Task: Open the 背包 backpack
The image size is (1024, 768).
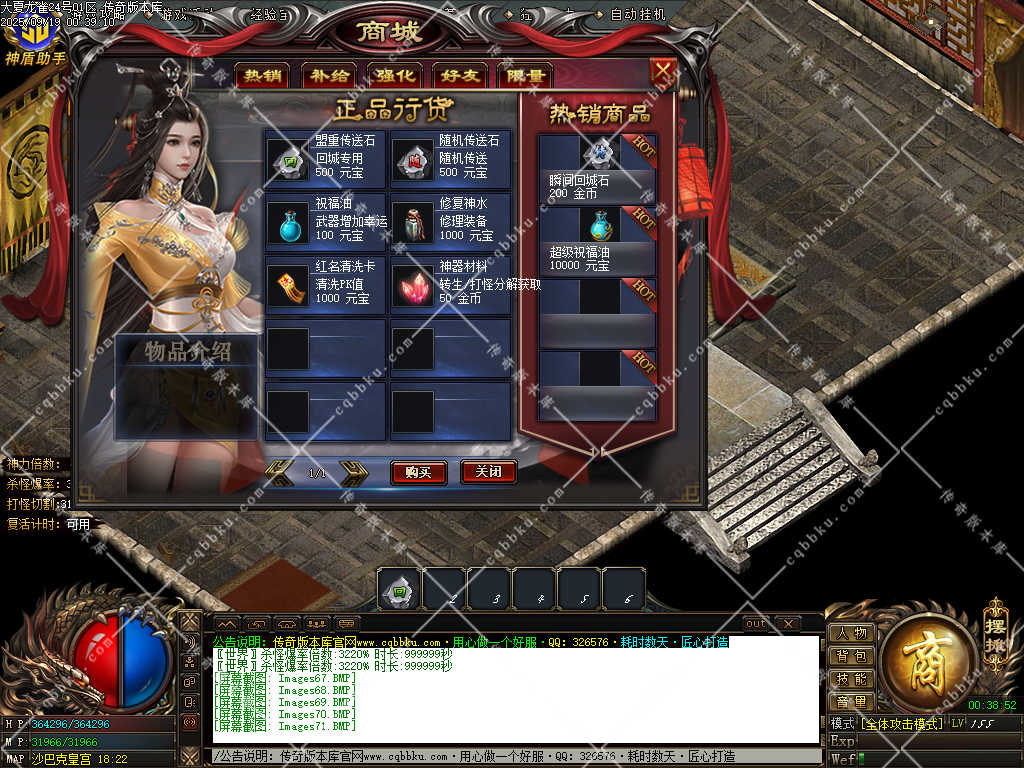Action: tap(851, 656)
